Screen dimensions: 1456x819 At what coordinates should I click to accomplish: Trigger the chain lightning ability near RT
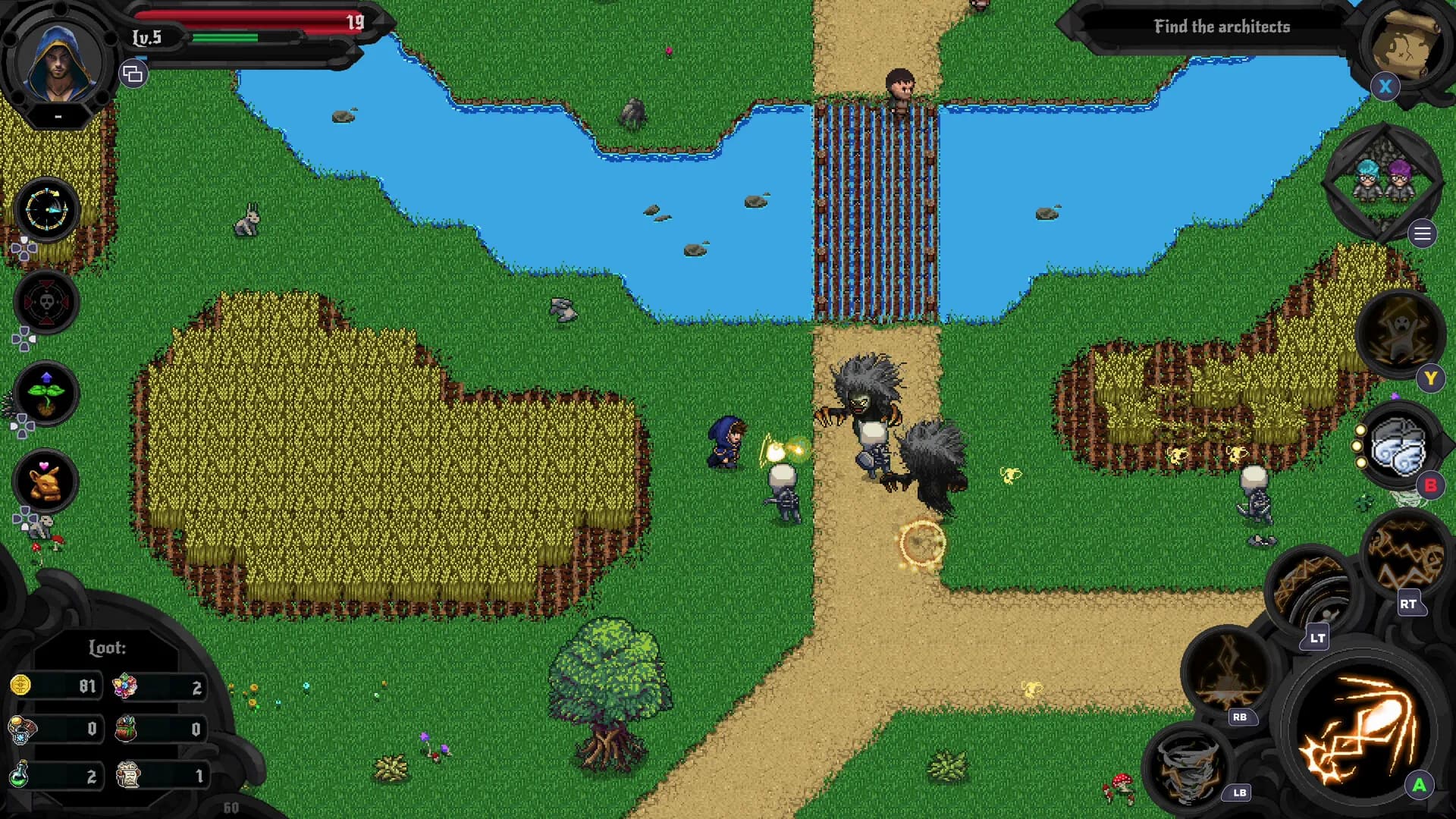1404,554
